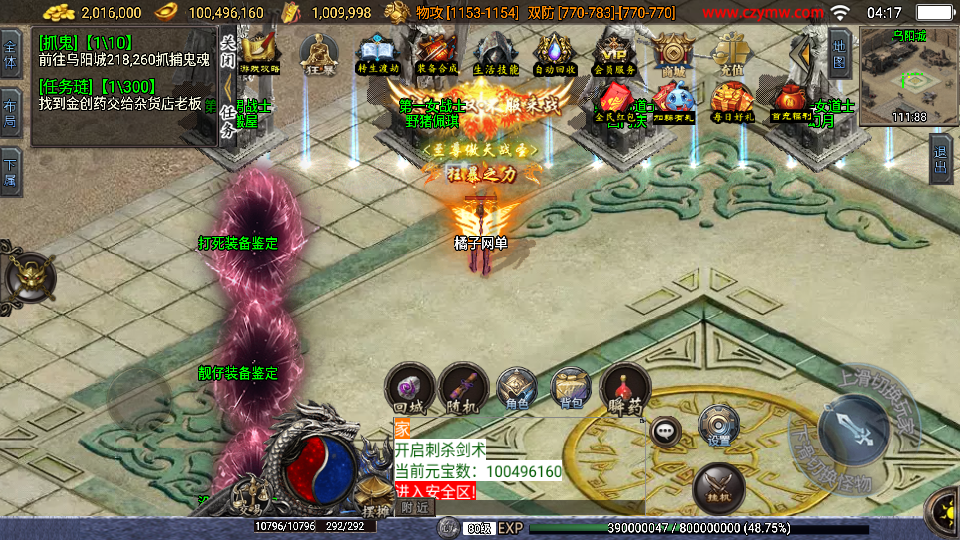Use the 随机 random teleport scroll
Image resolution: width=960 pixels, height=540 pixels.
[x=463, y=389]
